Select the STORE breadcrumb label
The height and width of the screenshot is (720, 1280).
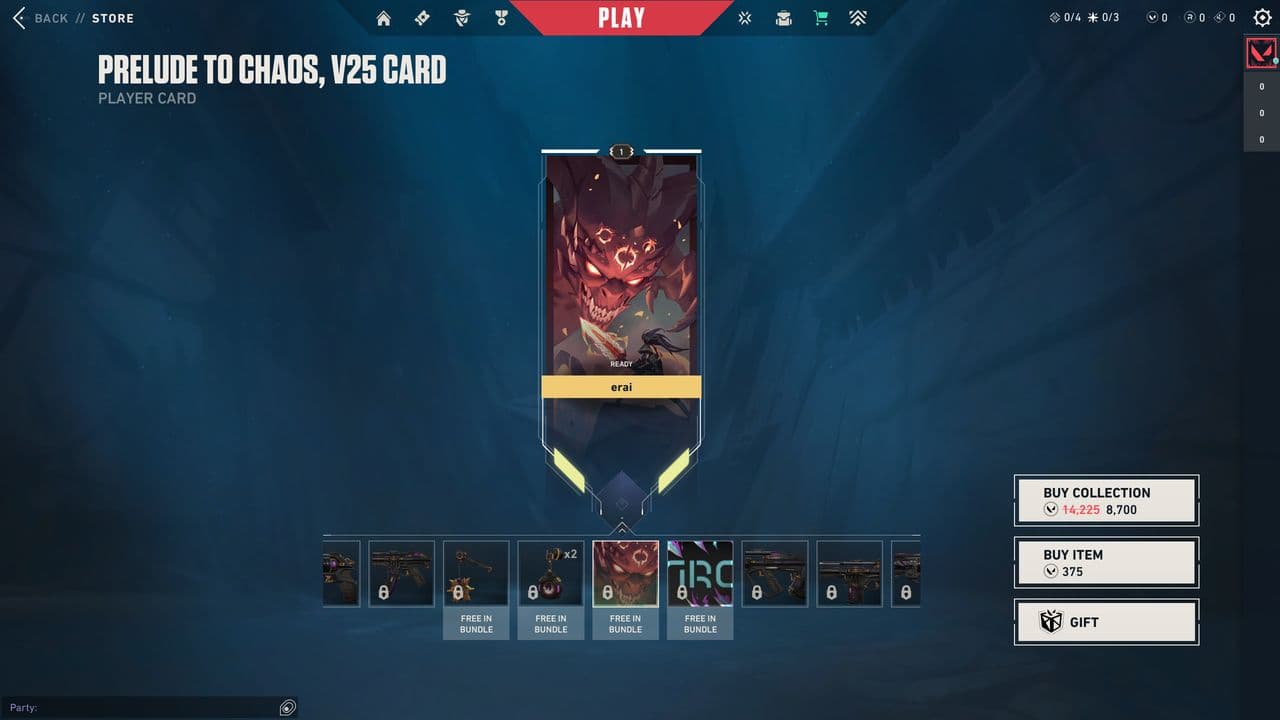pos(113,17)
